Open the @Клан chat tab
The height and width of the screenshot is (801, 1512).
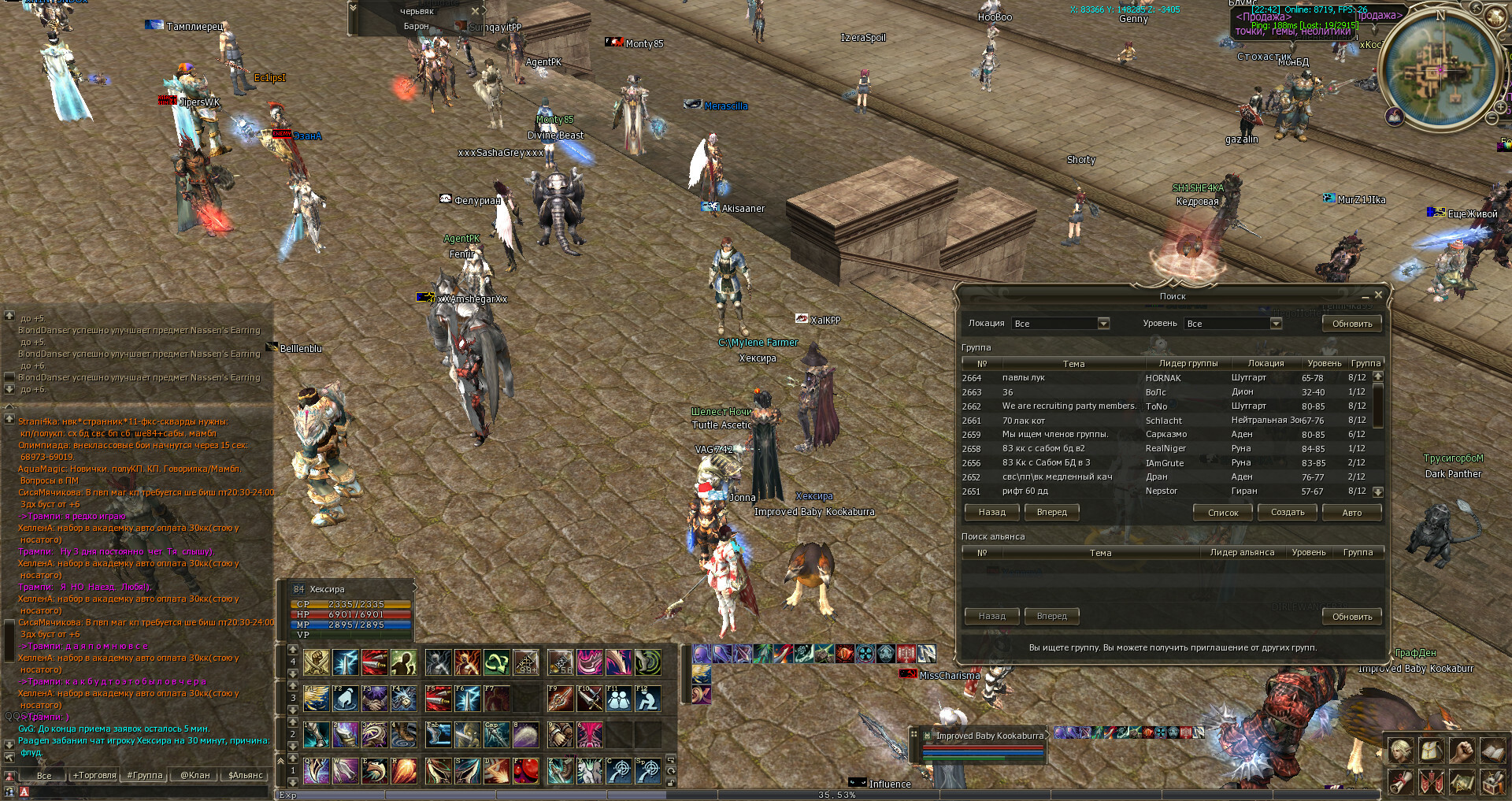tap(195, 775)
